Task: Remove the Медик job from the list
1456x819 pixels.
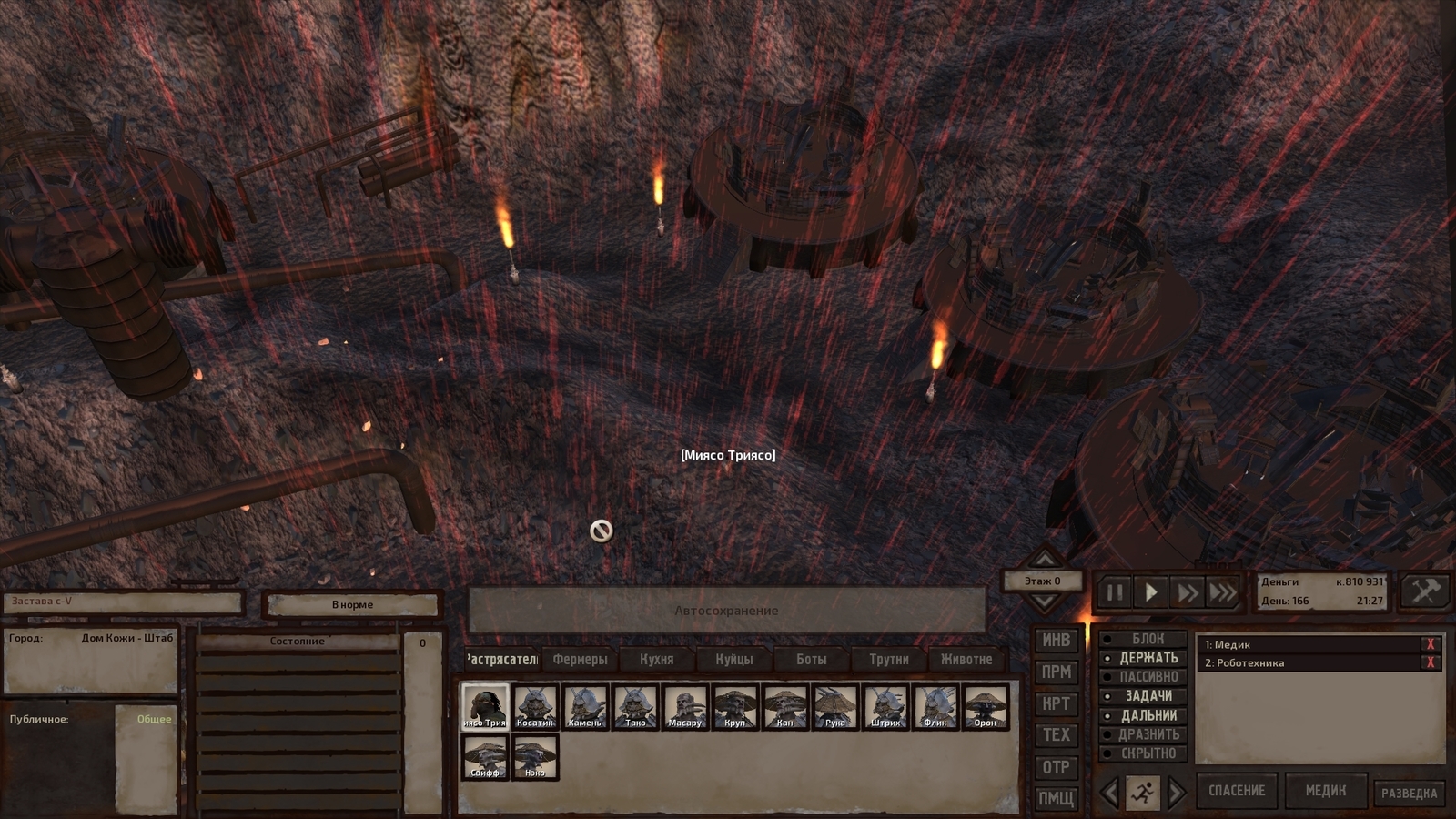Action: [x=1430, y=644]
